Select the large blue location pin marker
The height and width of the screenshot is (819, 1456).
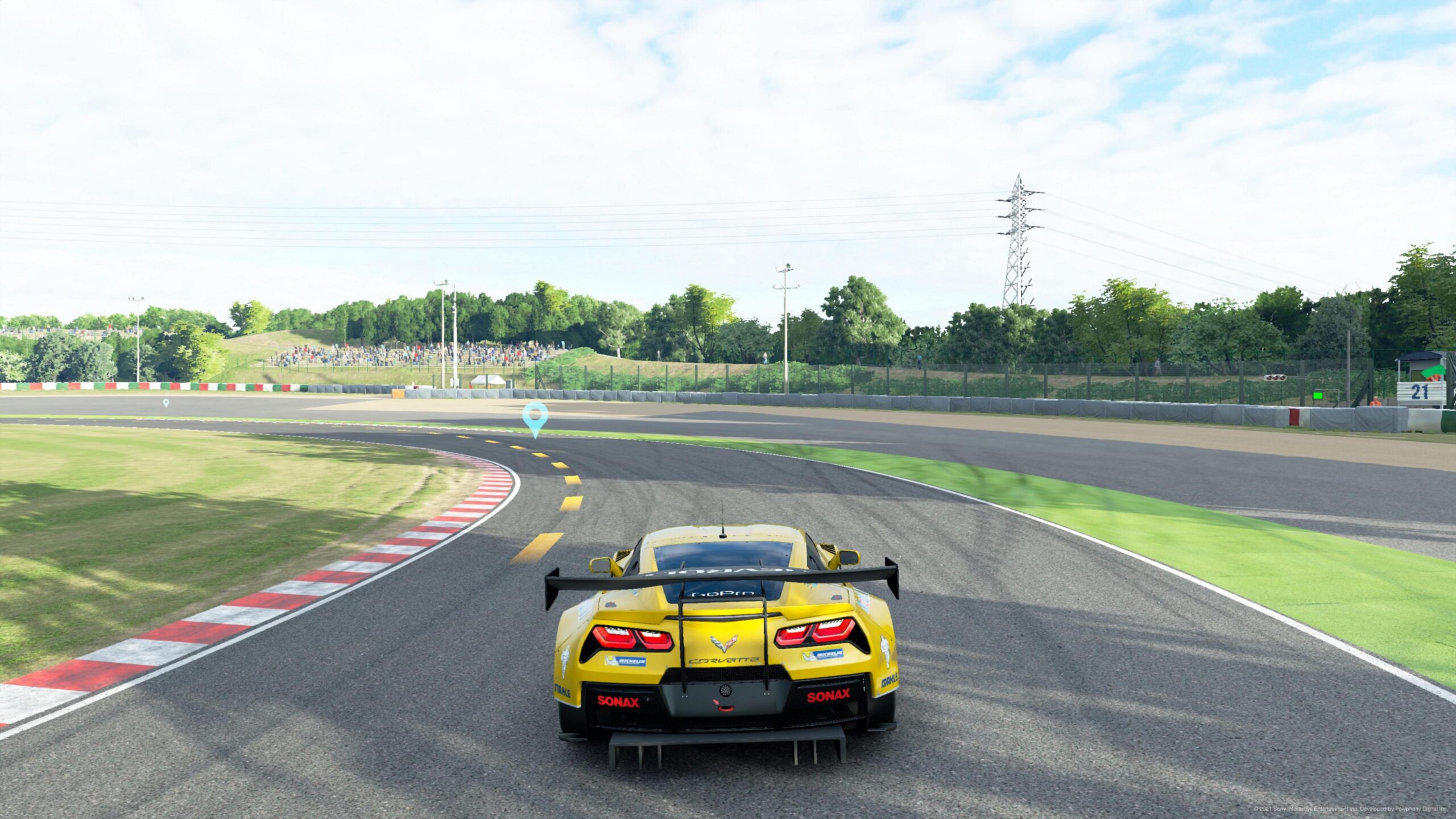(535, 417)
